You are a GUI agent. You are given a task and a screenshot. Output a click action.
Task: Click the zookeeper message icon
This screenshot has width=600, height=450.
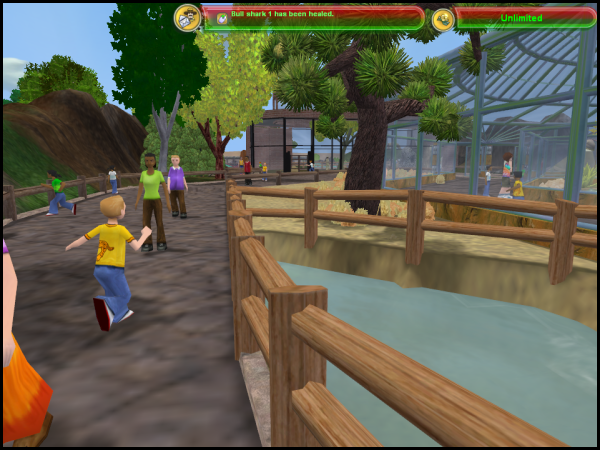pos(187,17)
